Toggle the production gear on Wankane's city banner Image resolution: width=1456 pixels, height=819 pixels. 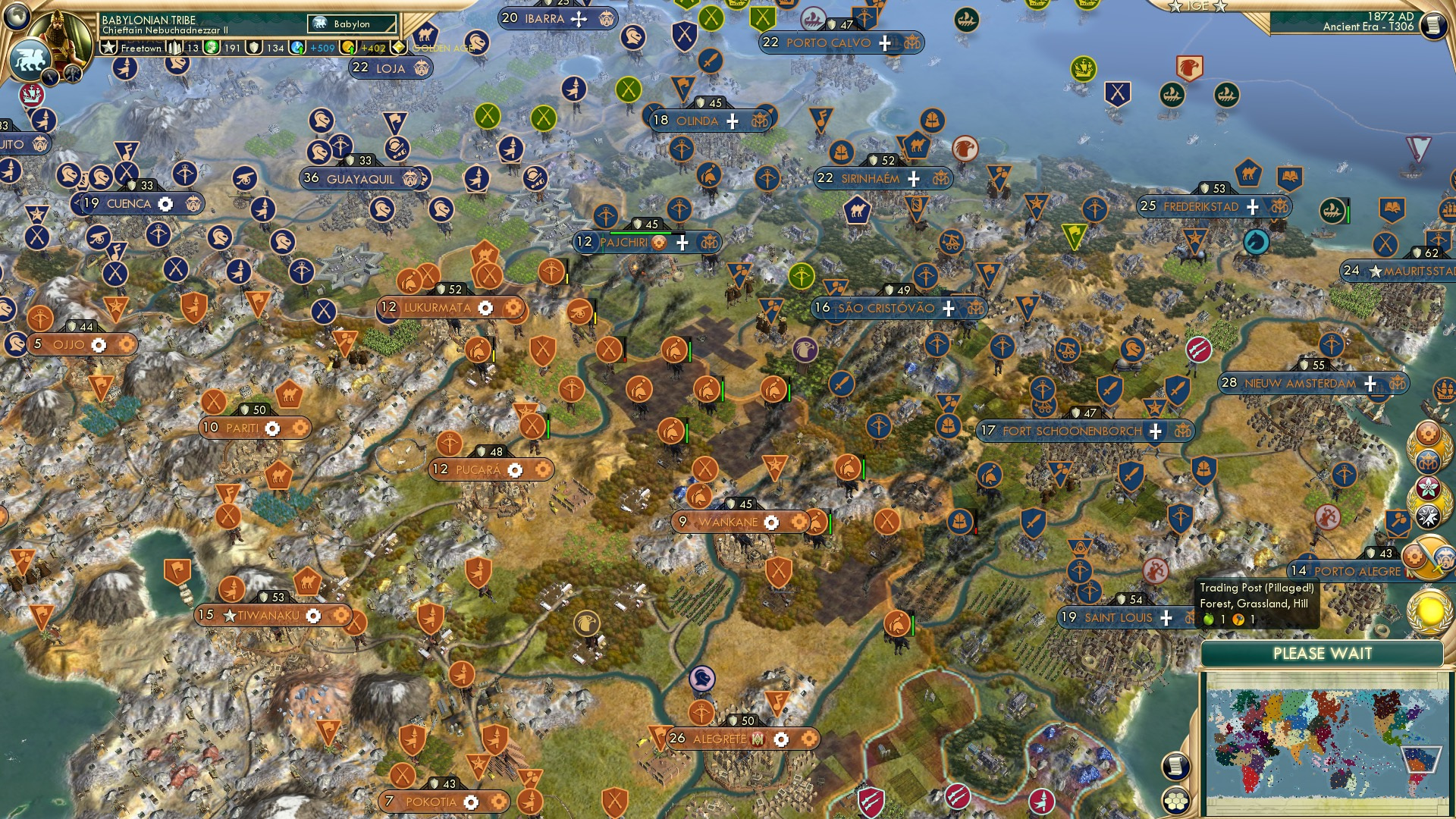pyautogui.click(x=771, y=522)
